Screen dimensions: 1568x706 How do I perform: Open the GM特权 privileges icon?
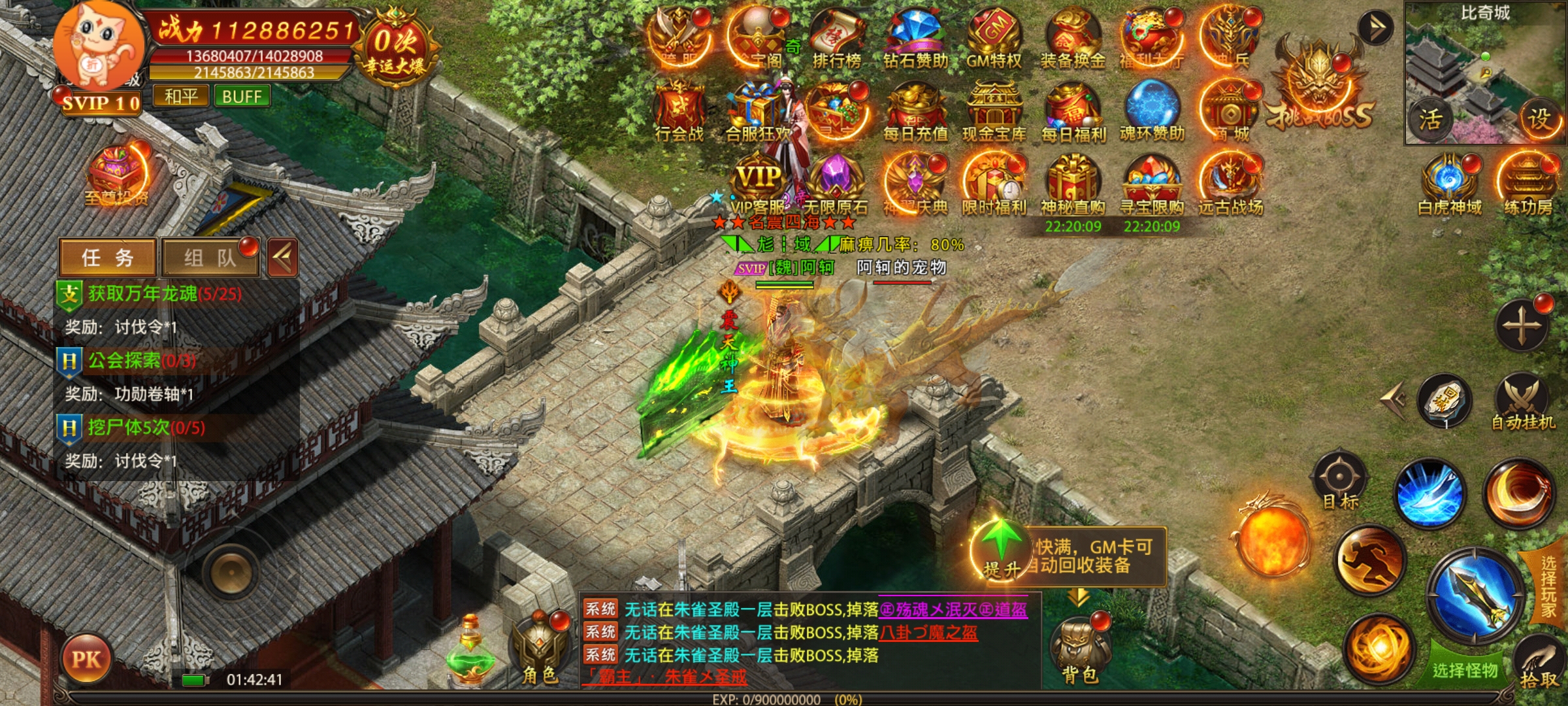click(994, 38)
